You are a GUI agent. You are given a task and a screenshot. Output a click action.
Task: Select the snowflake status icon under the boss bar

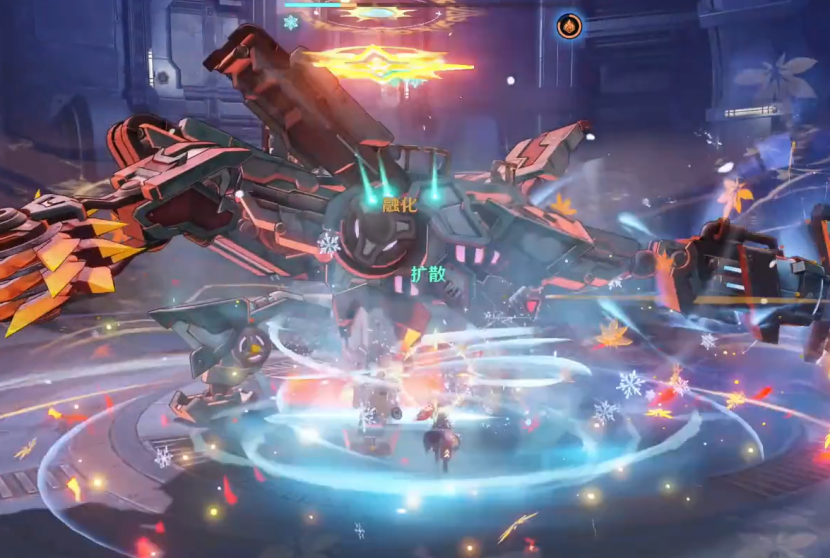[x=291, y=22]
